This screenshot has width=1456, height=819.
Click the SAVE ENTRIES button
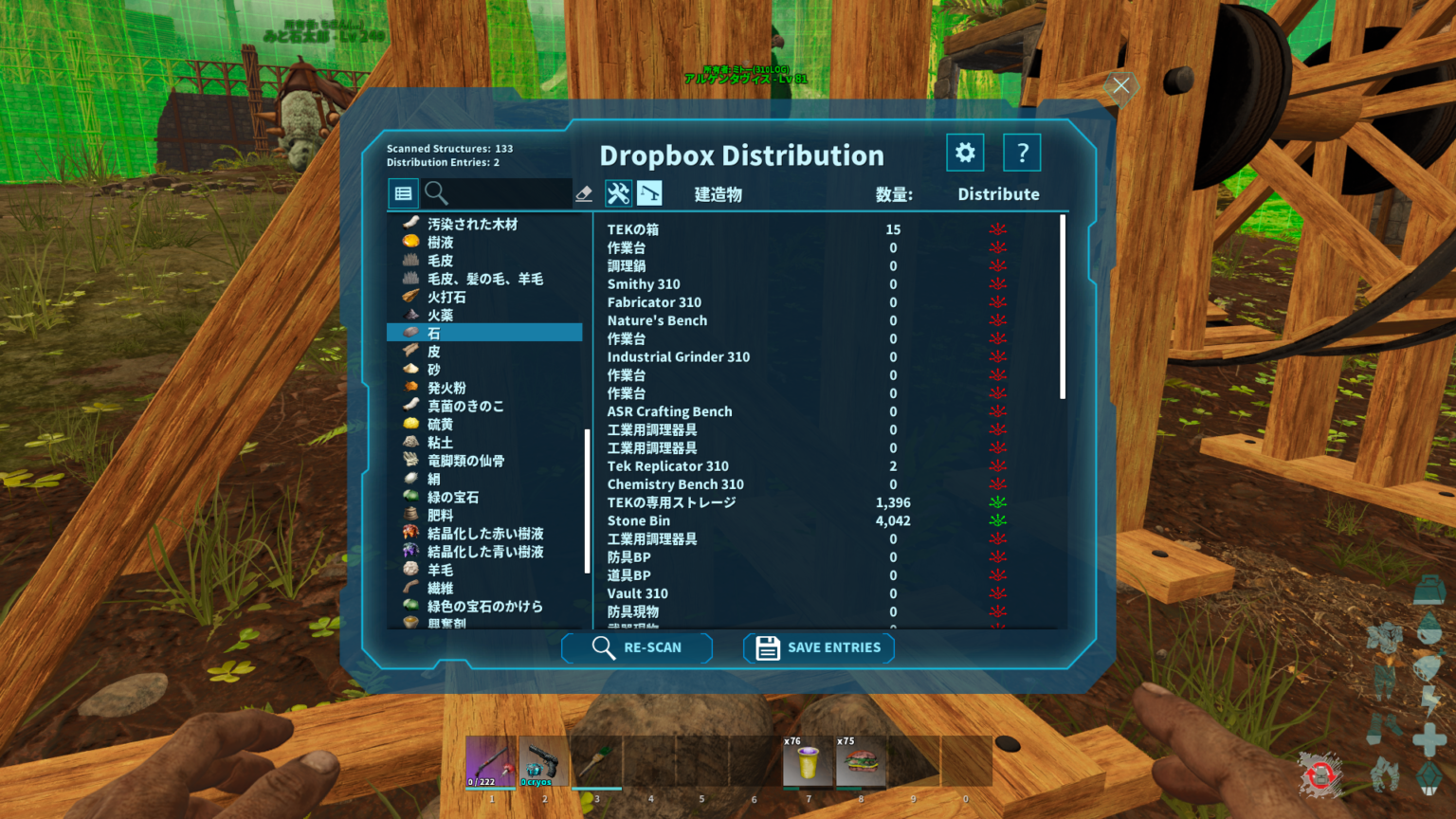pos(817,647)
